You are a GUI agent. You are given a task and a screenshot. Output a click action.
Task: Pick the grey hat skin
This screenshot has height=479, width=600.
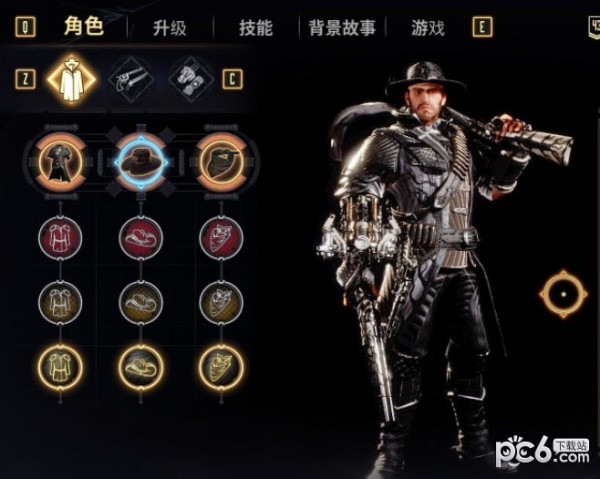(141, 301)
